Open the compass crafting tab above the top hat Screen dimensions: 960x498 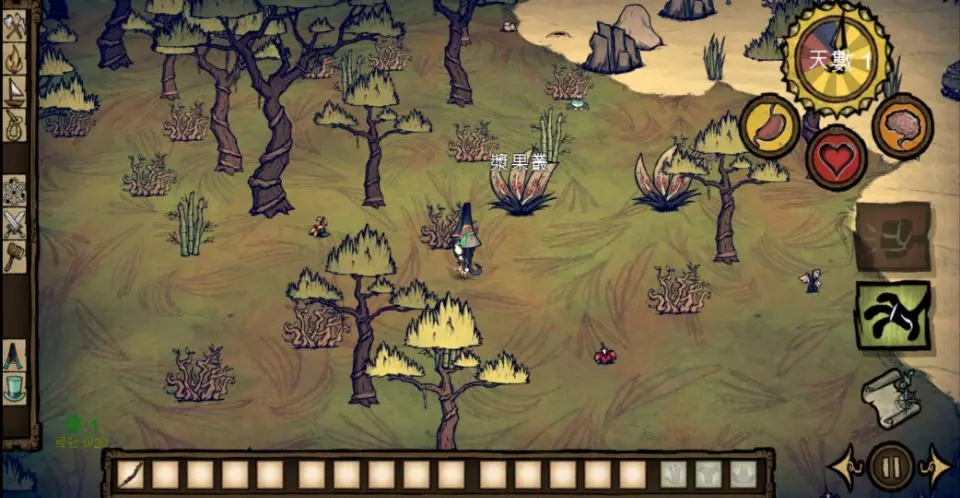[15, 355]
